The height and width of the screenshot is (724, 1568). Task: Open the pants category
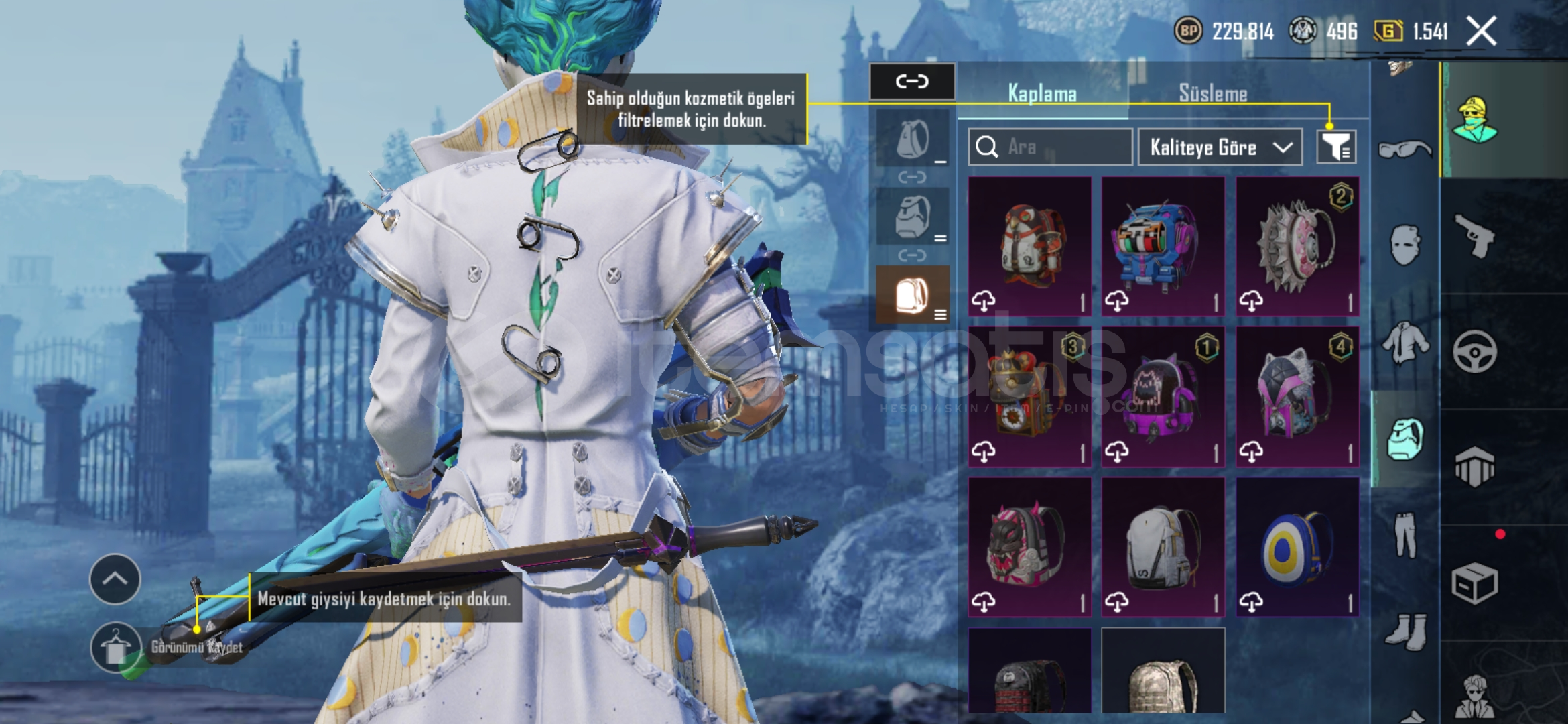coord(1405,534)
